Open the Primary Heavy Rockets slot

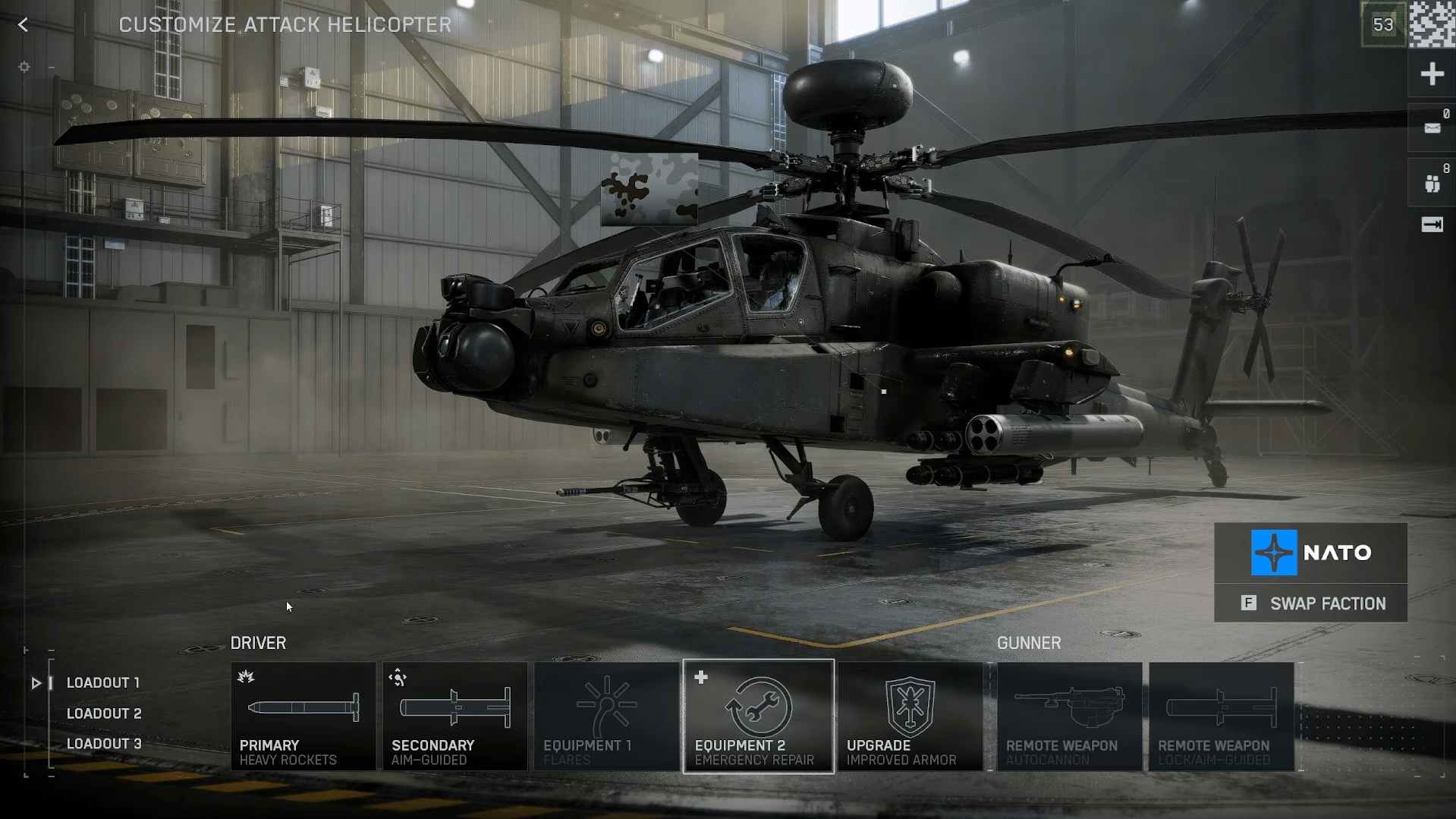point(303,717)
